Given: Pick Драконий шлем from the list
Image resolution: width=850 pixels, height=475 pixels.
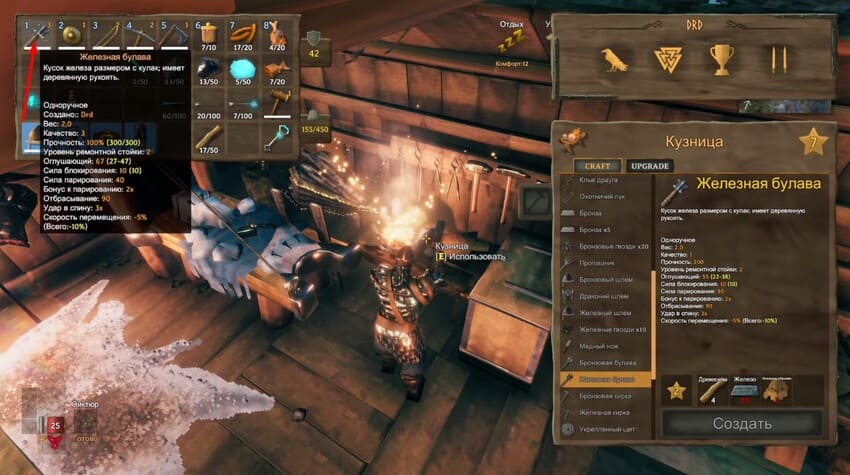Looking at the screenshot, I should click(603, 295).
